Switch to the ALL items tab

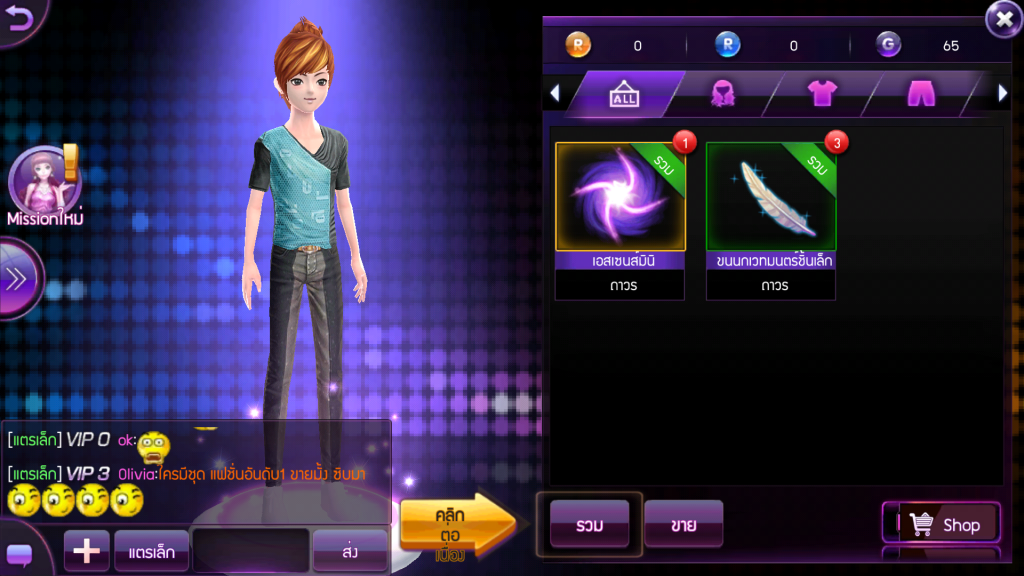[624, 94]
